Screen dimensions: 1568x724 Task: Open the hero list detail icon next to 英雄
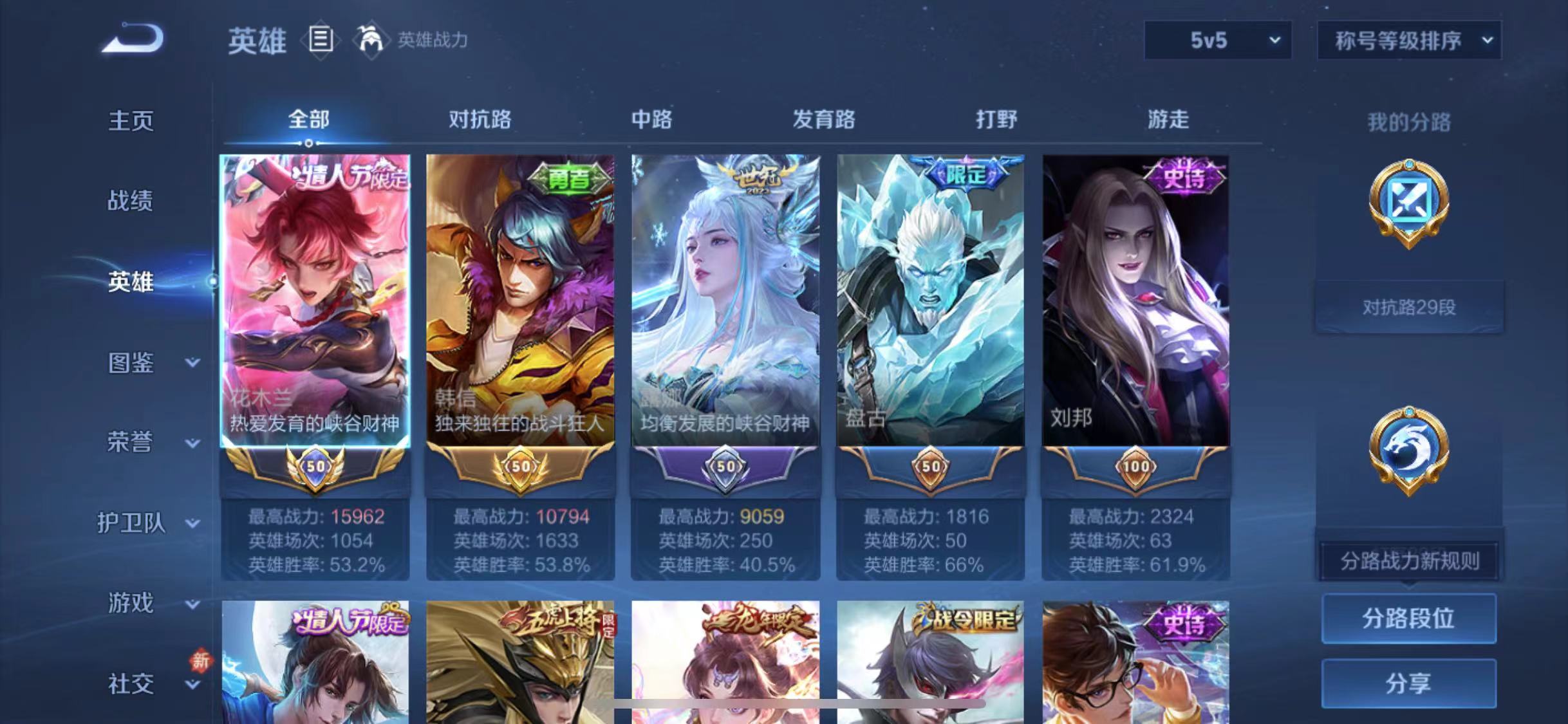(320, 40)
